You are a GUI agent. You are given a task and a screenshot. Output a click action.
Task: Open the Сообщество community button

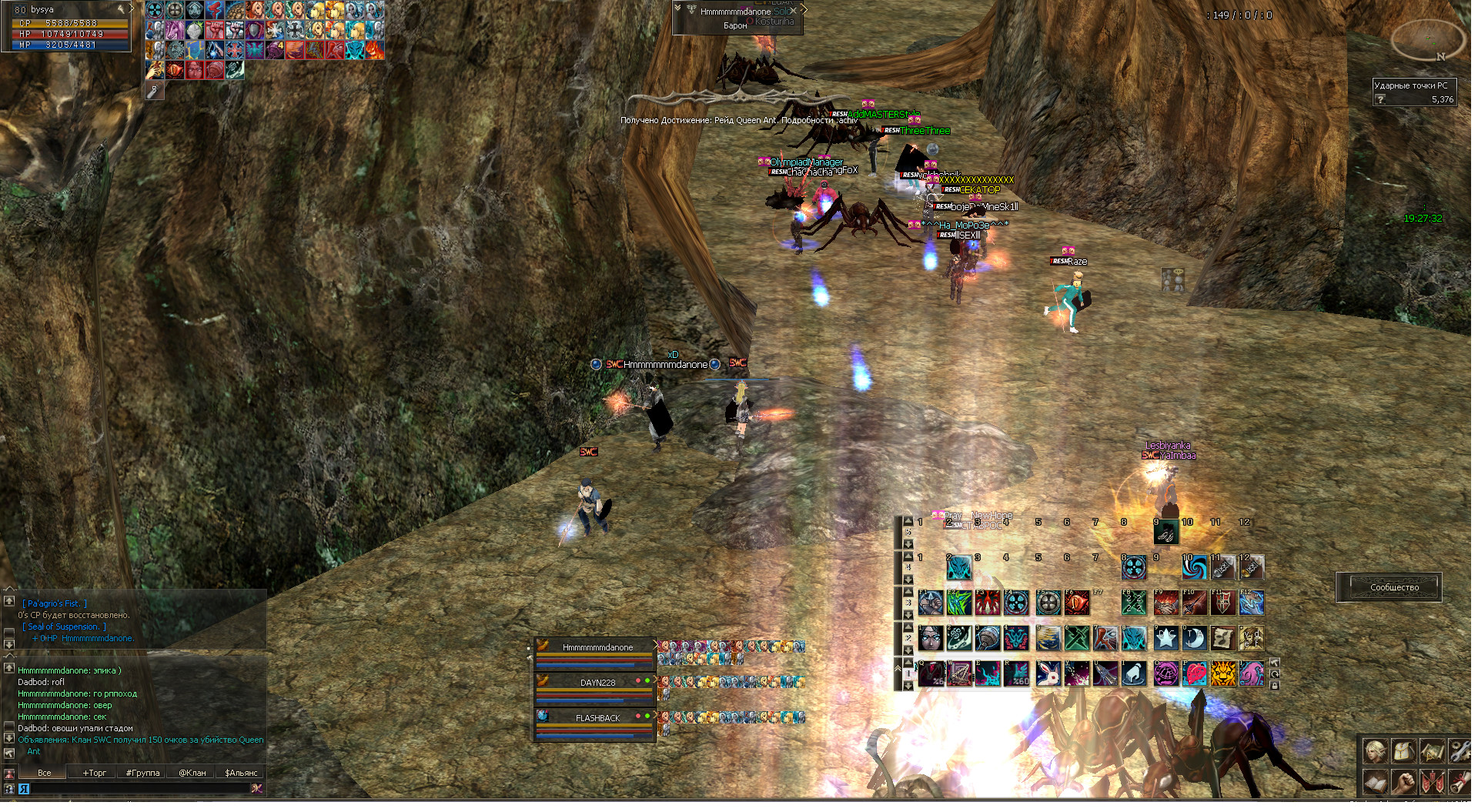point(1394,587)
